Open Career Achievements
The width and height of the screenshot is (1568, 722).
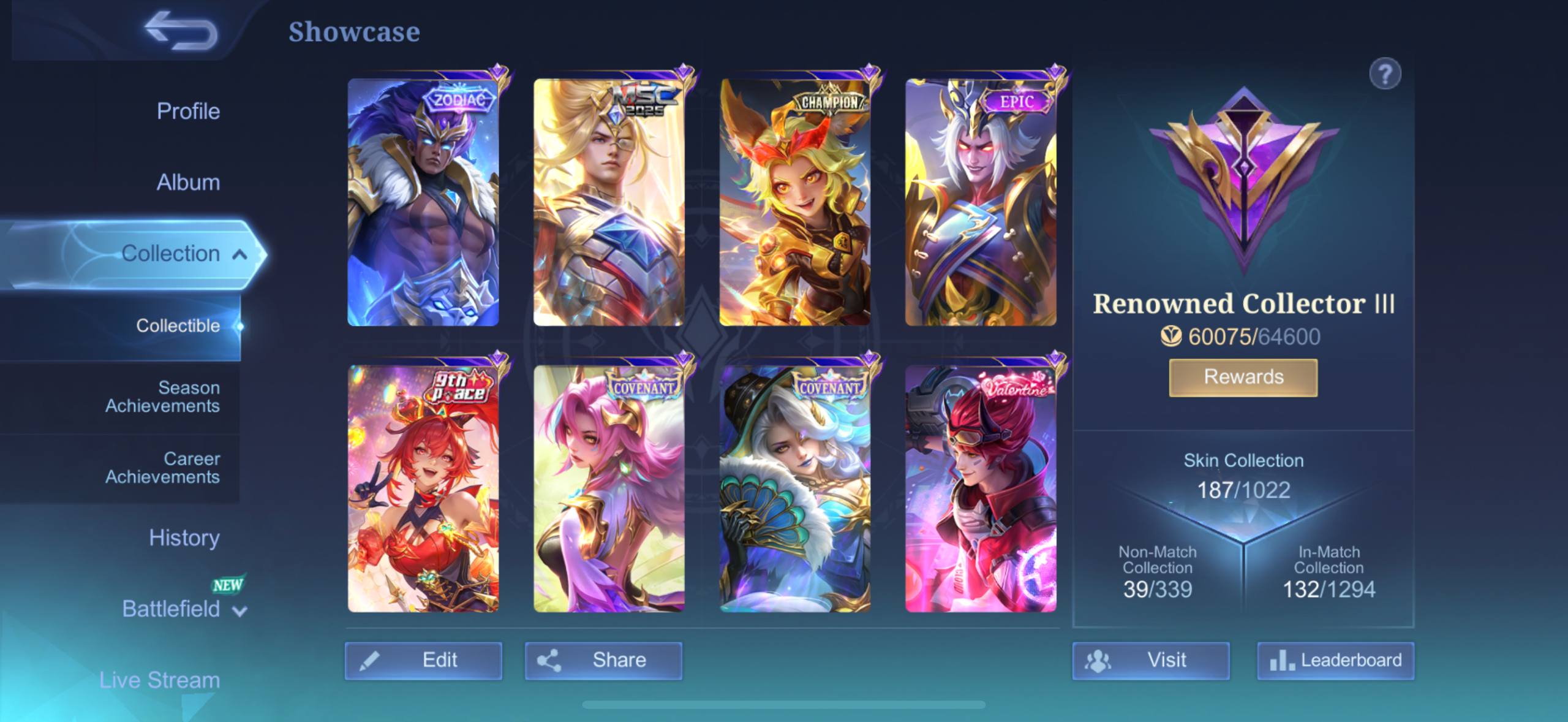click(x=162, y=468)
